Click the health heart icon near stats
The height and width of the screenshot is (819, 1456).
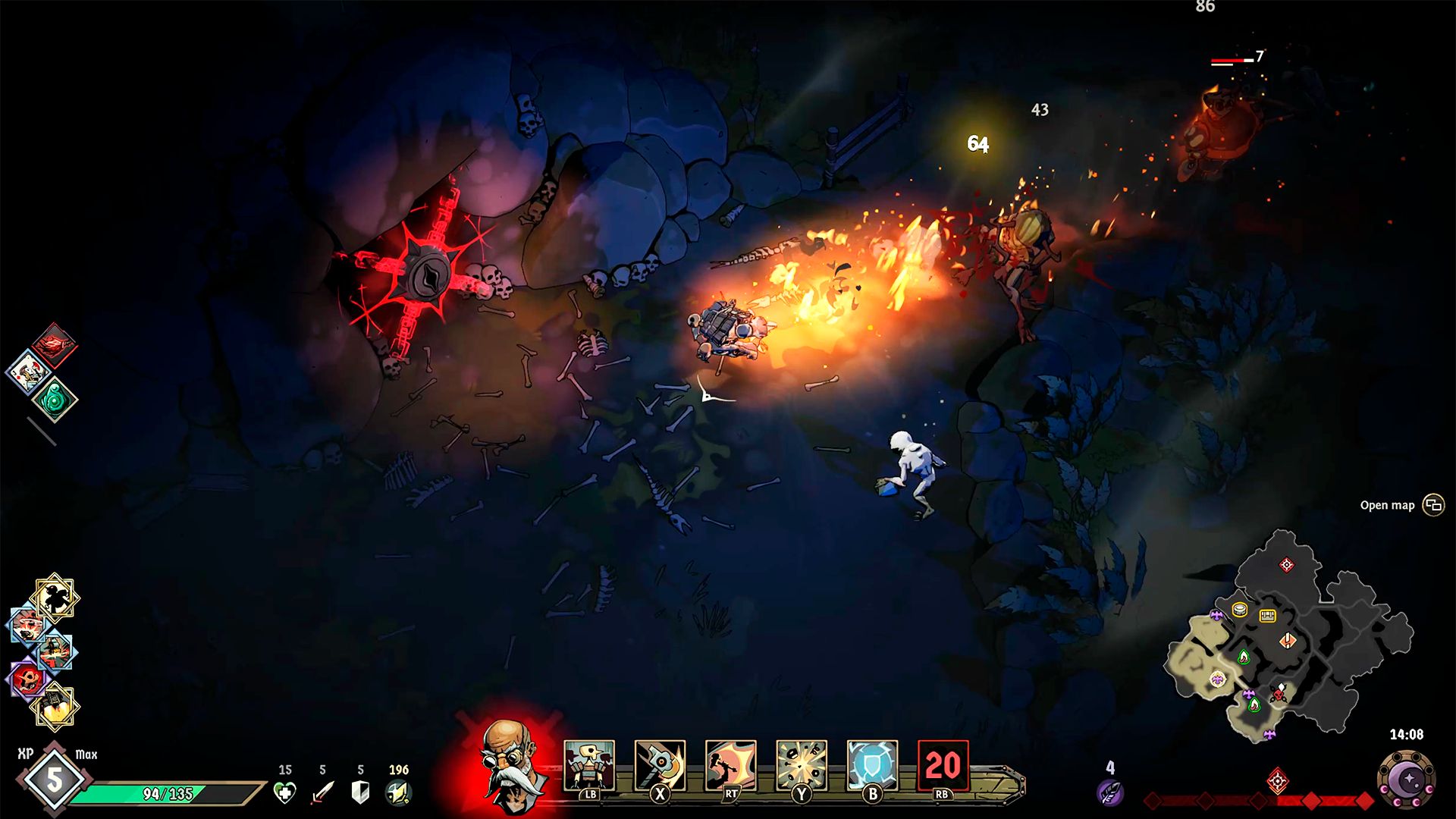coord(286,792)
